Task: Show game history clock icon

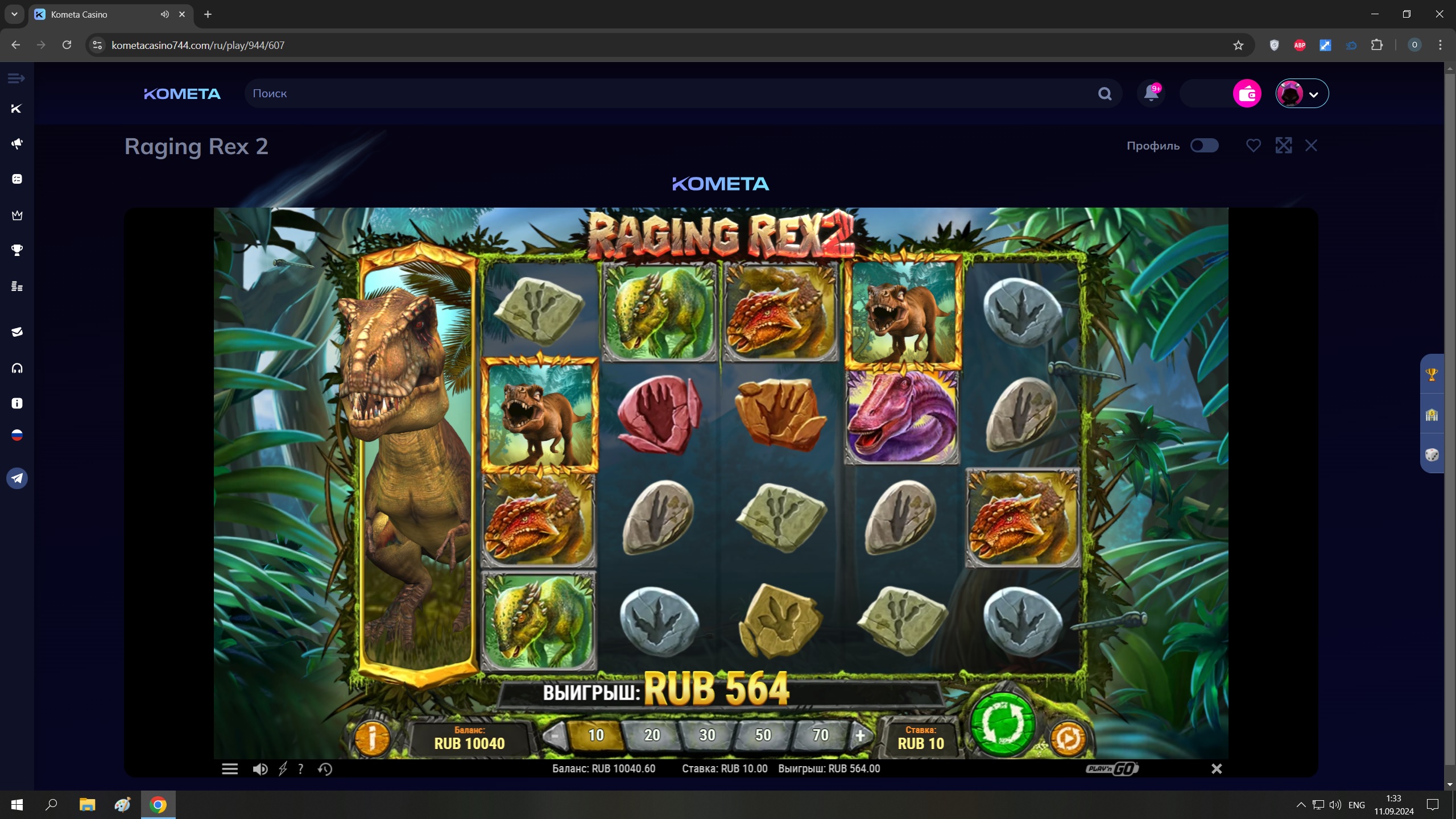Action: (x=325, y=769)
